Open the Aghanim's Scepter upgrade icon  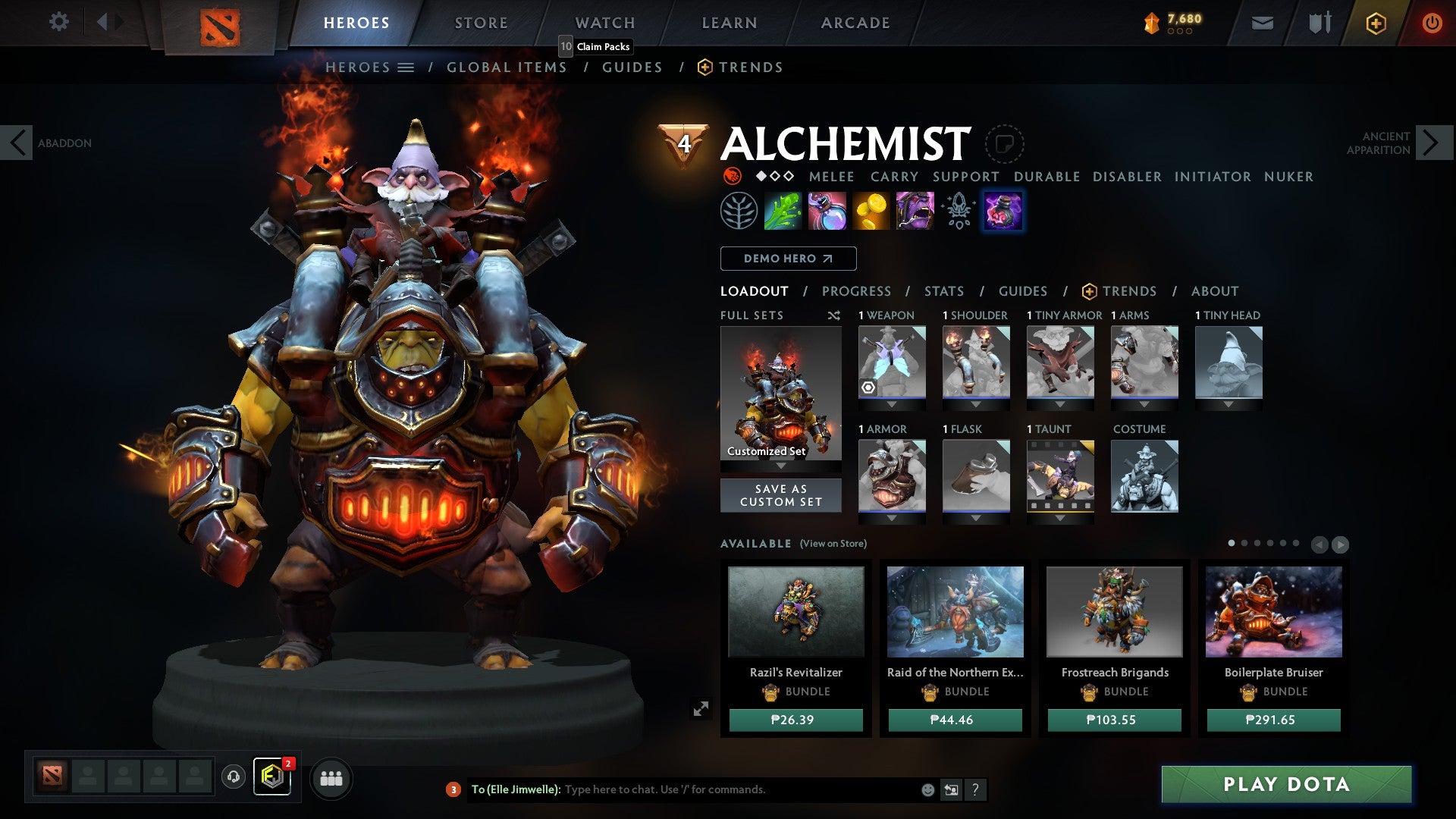click(x=960, y=211)
